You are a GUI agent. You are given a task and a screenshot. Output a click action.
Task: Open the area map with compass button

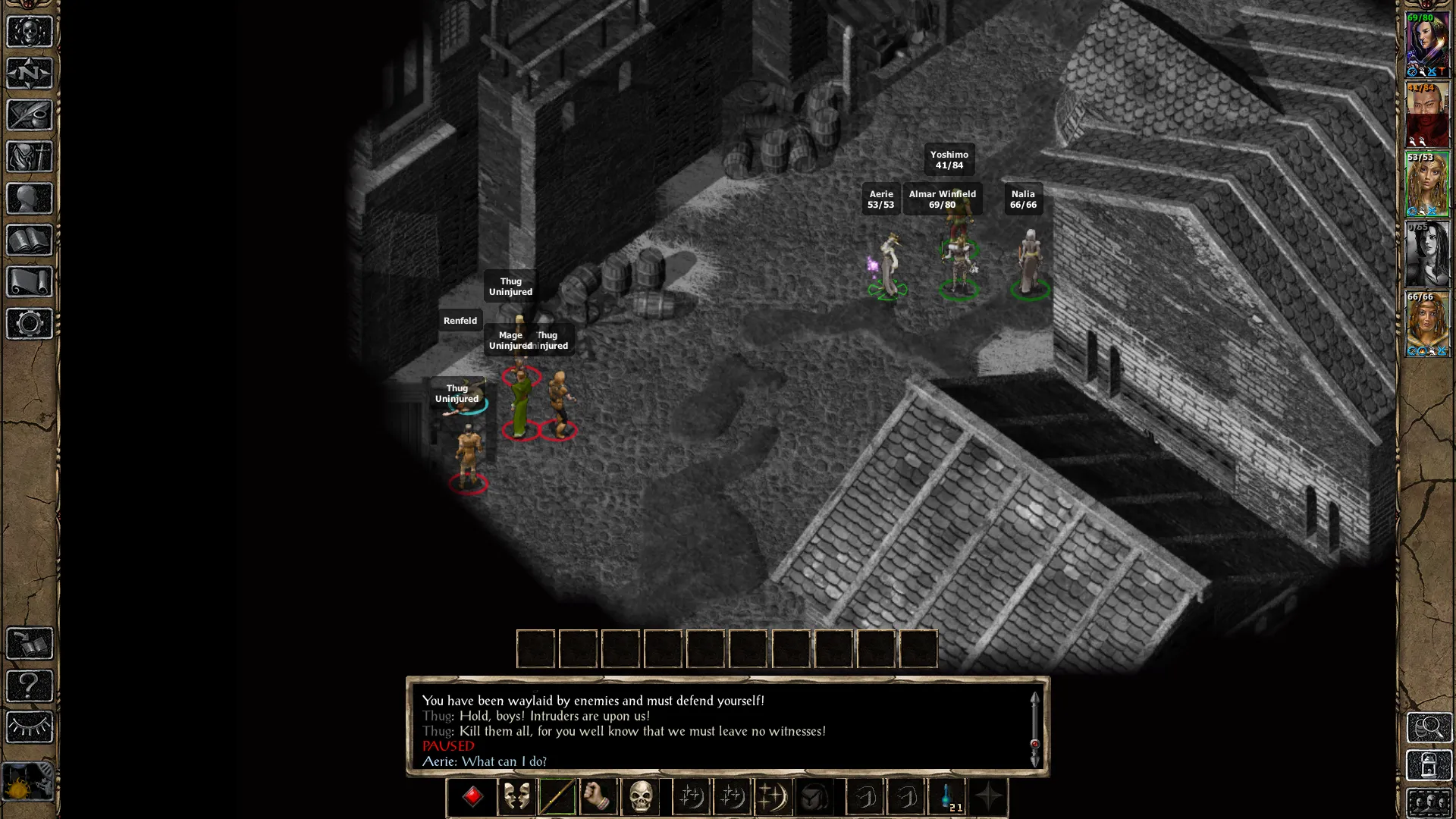coord(30,74)
